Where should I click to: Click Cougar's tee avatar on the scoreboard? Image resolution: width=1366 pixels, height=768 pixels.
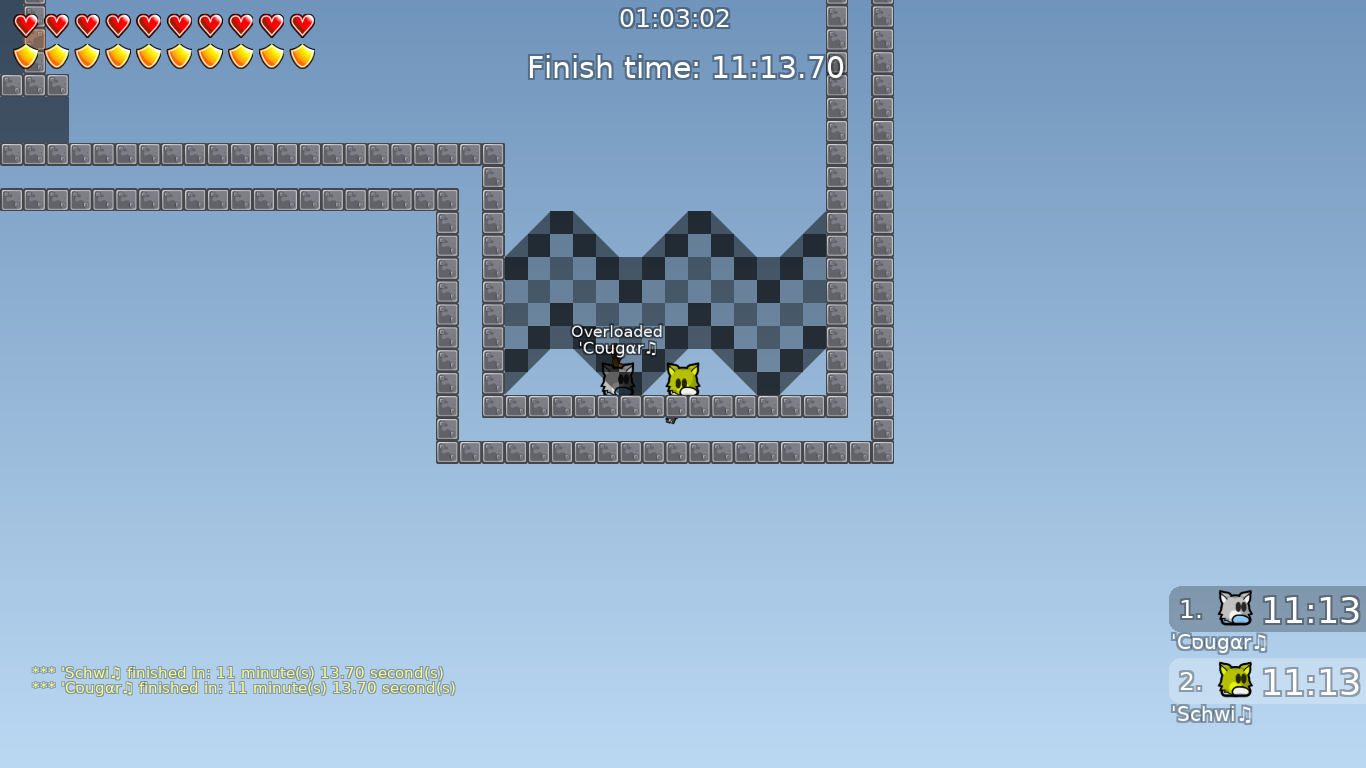1236,608
